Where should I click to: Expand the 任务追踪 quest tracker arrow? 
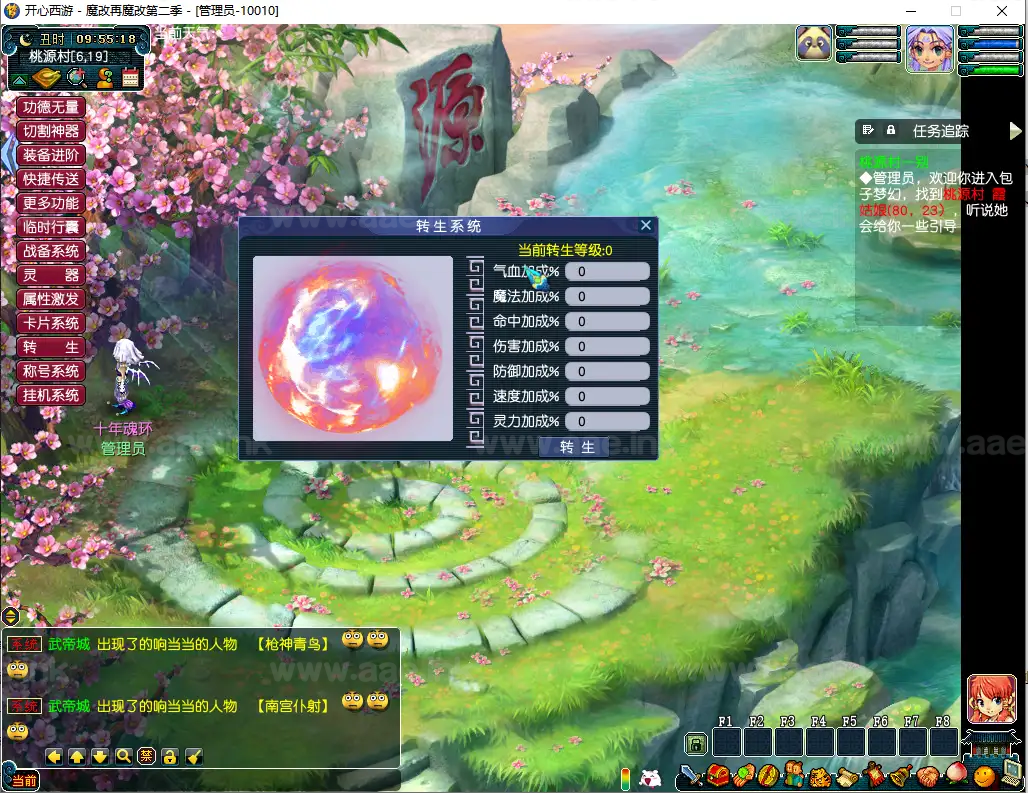tap(1016, 131)
